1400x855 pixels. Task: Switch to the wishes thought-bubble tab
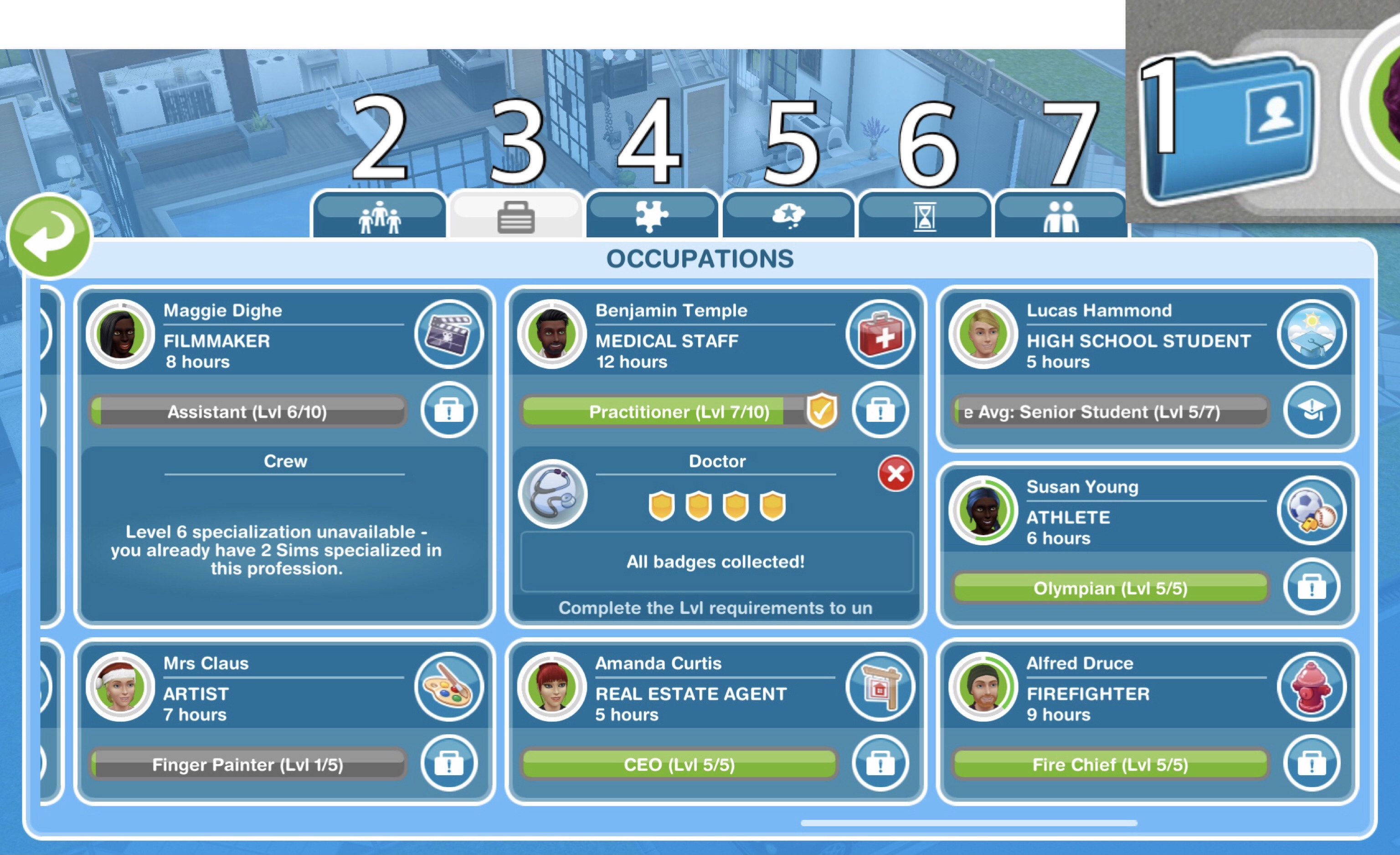(787, 216)
